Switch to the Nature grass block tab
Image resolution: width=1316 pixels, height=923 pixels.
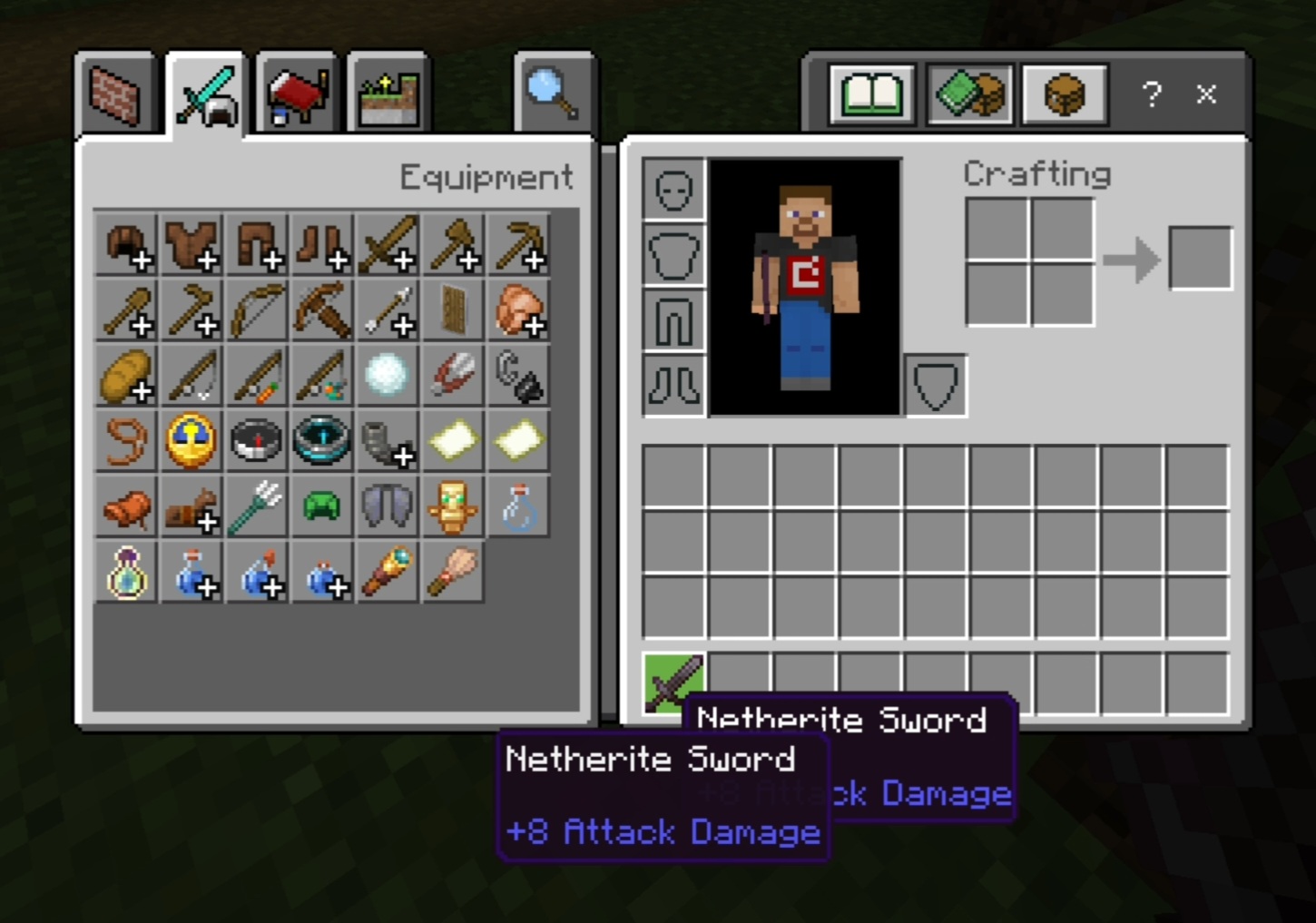[388, 94]
